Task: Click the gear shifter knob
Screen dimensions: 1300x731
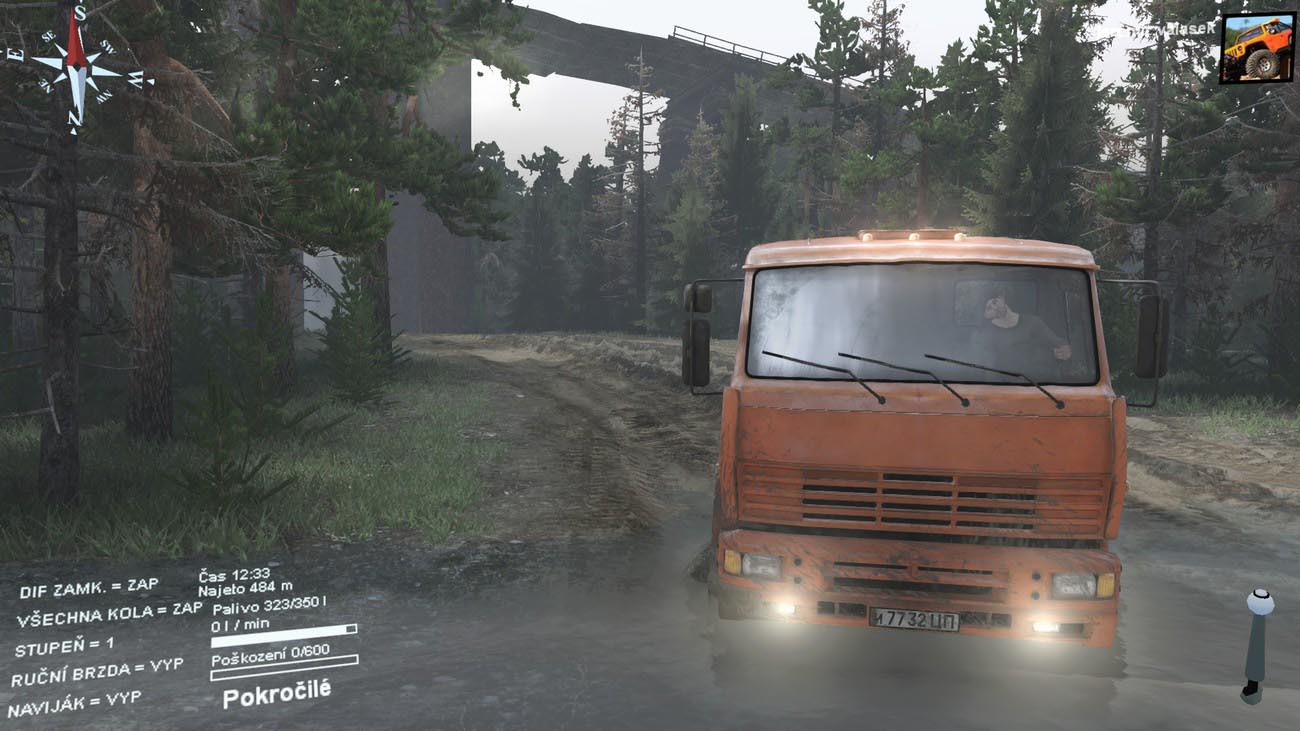Action: (x=1259, y=603)
